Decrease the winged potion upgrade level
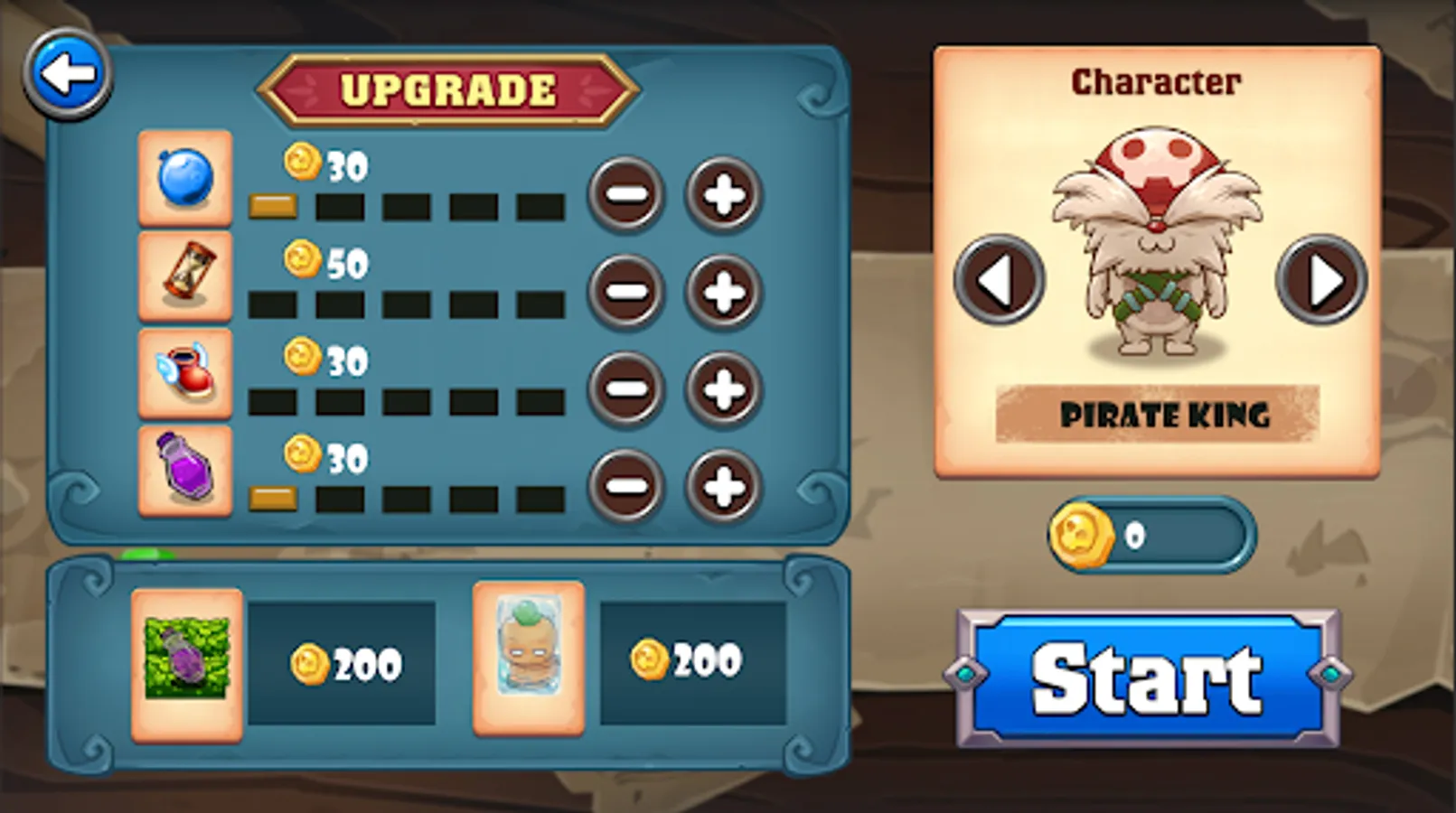Viewport: 1456px width, 813px height. [626, 389]
